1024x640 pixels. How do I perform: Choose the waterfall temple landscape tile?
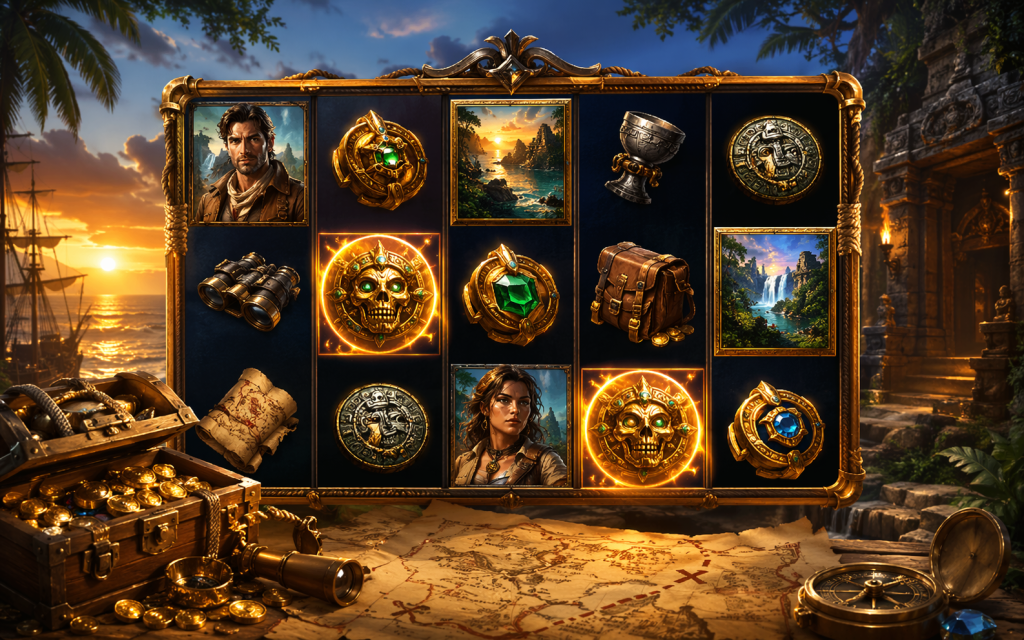pos(775,291)
